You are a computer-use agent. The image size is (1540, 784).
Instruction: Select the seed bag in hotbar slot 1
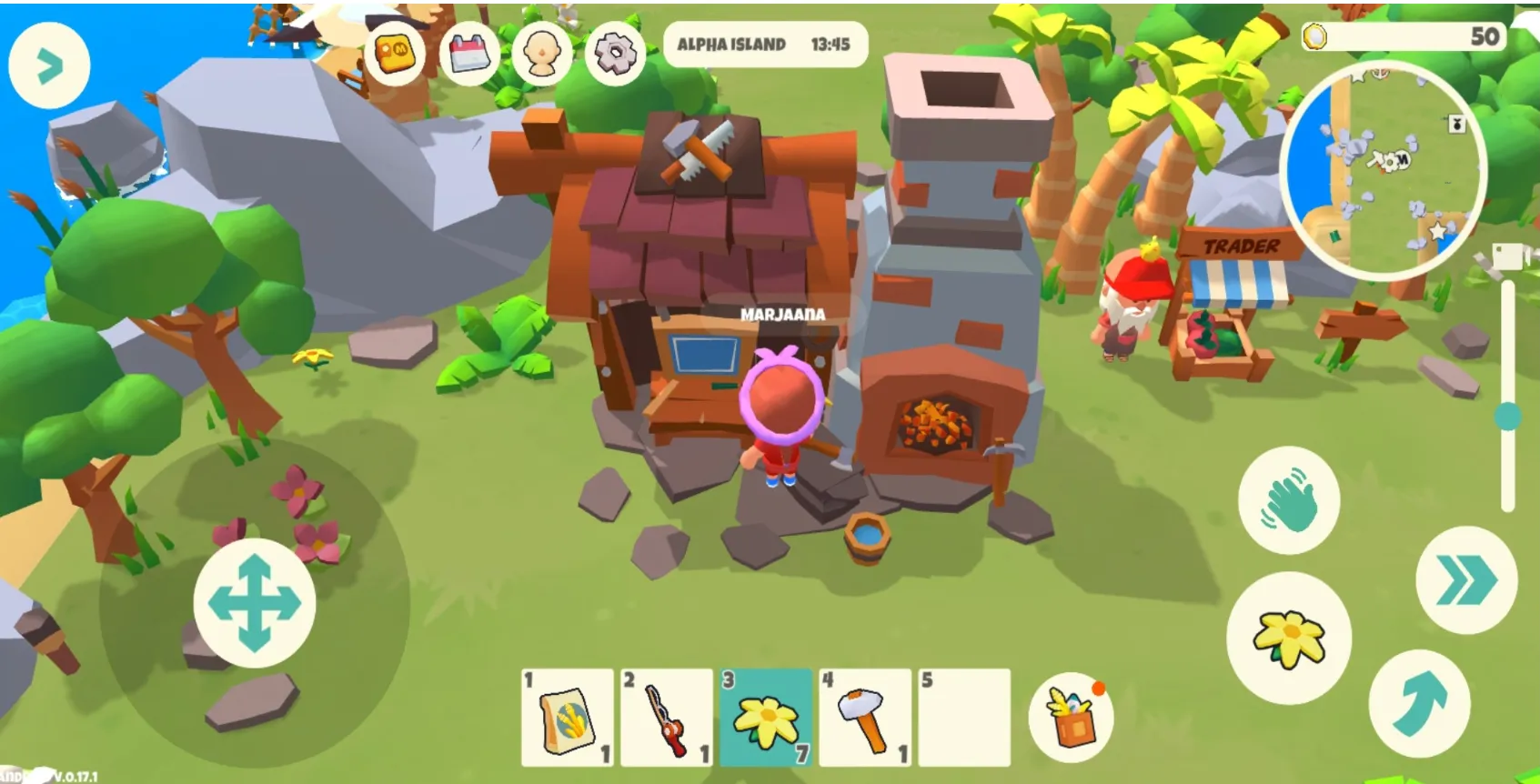(x=564, y=718)
